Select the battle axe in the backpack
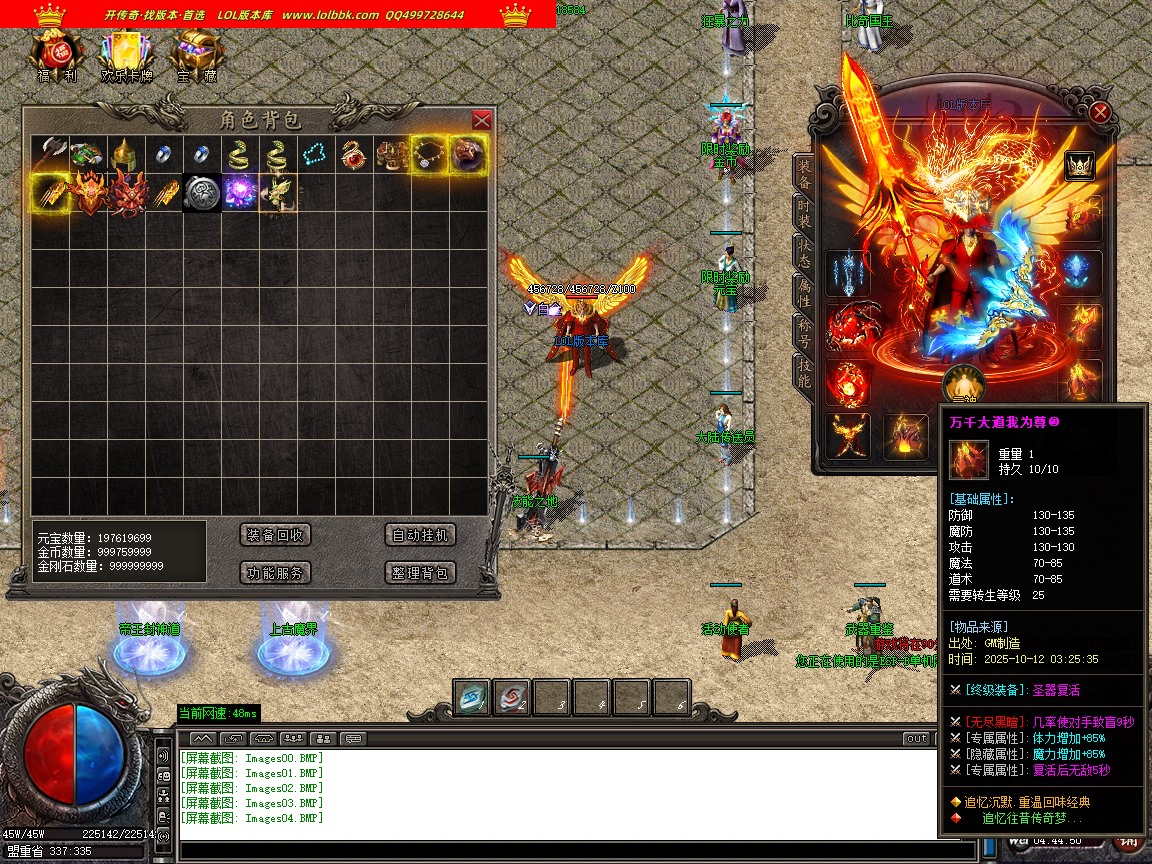This screenshot has width=1152, height=864. [x=49, y=154]
